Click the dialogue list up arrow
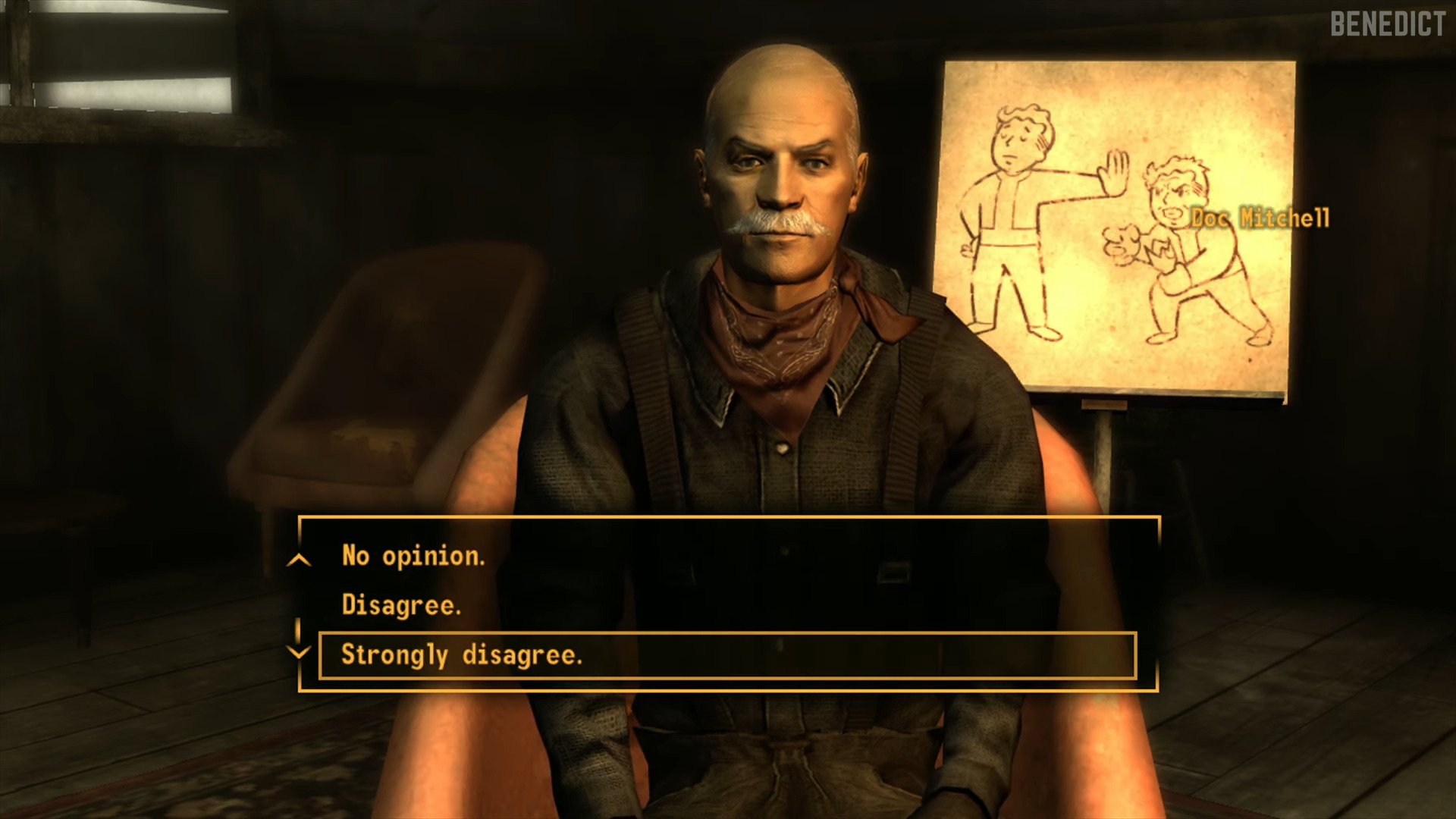The image size is (1456, 819). 300,560
